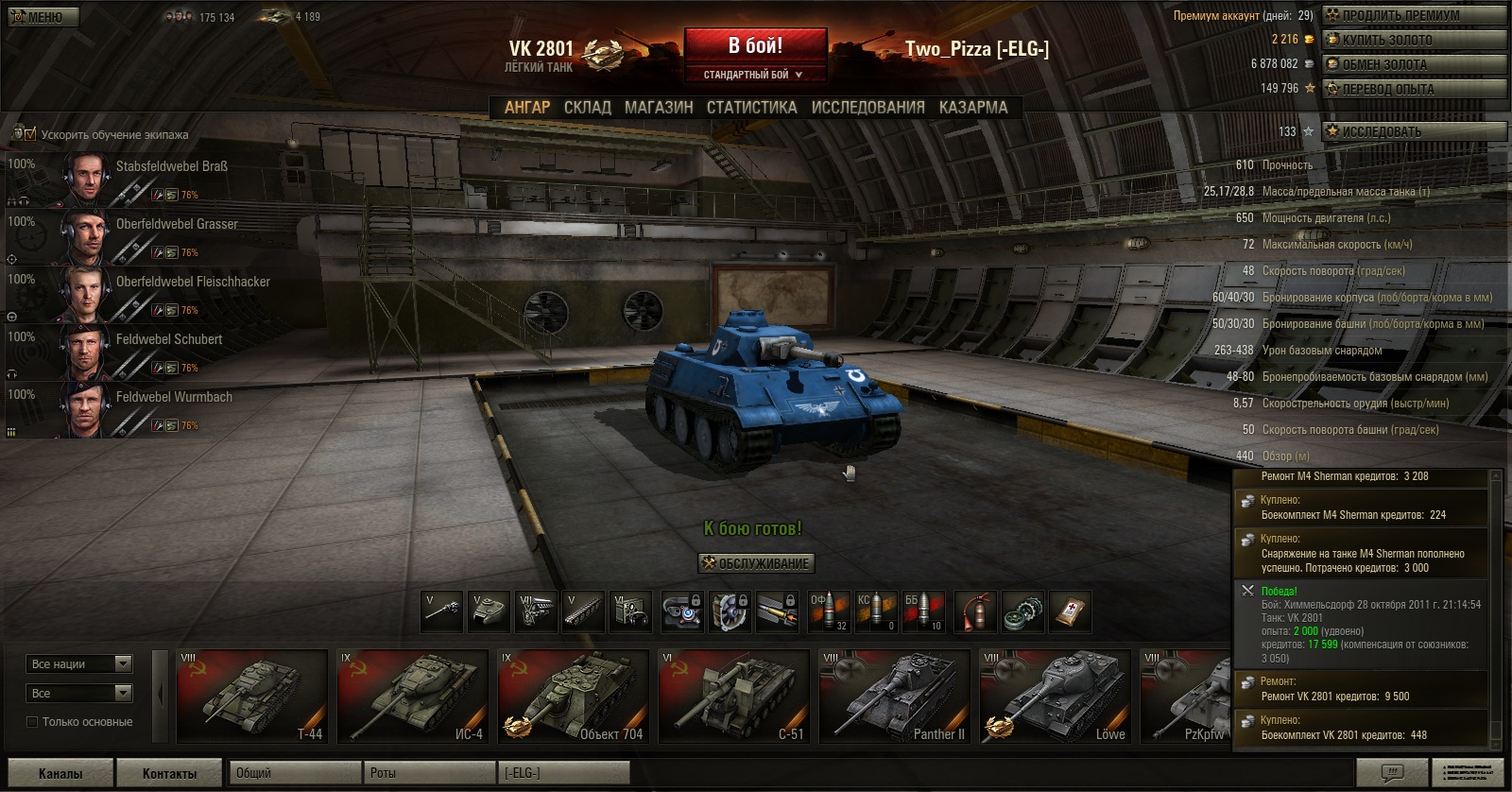Open the Каналы chat button
Screen dimensions: 1512x792
tap(60, 773)
